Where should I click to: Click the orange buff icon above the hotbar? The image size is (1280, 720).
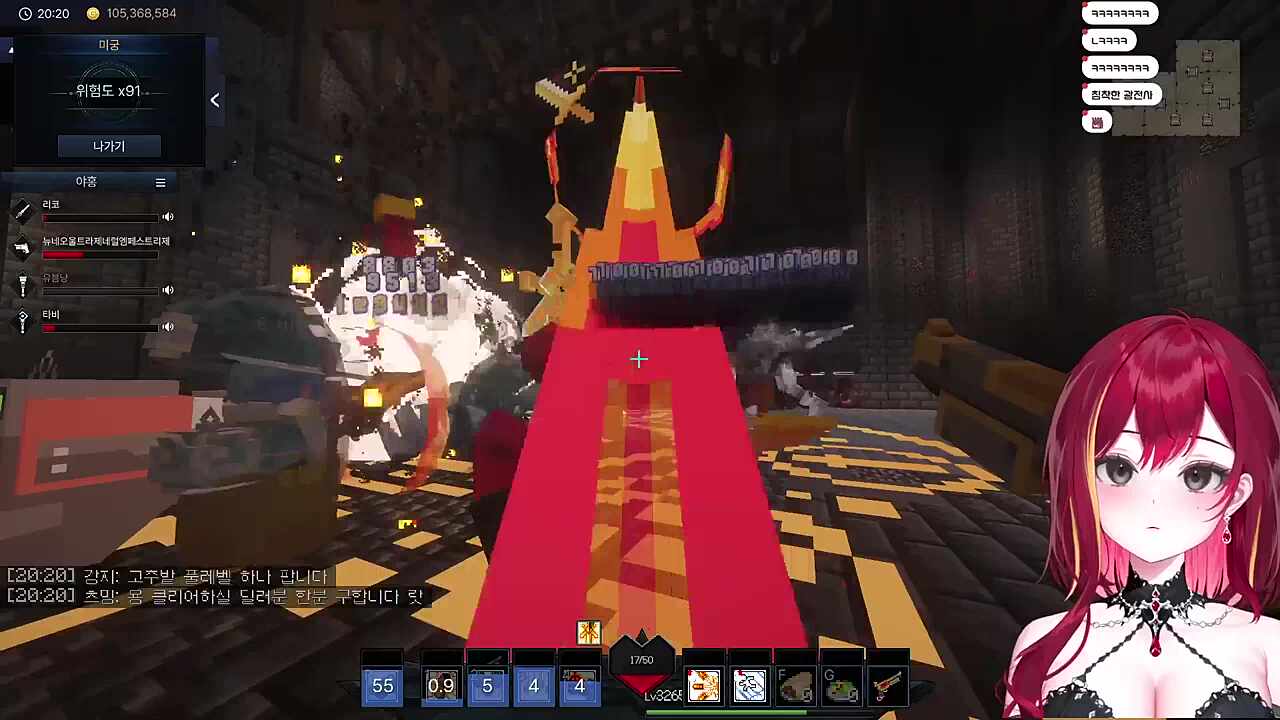[588, 632]
